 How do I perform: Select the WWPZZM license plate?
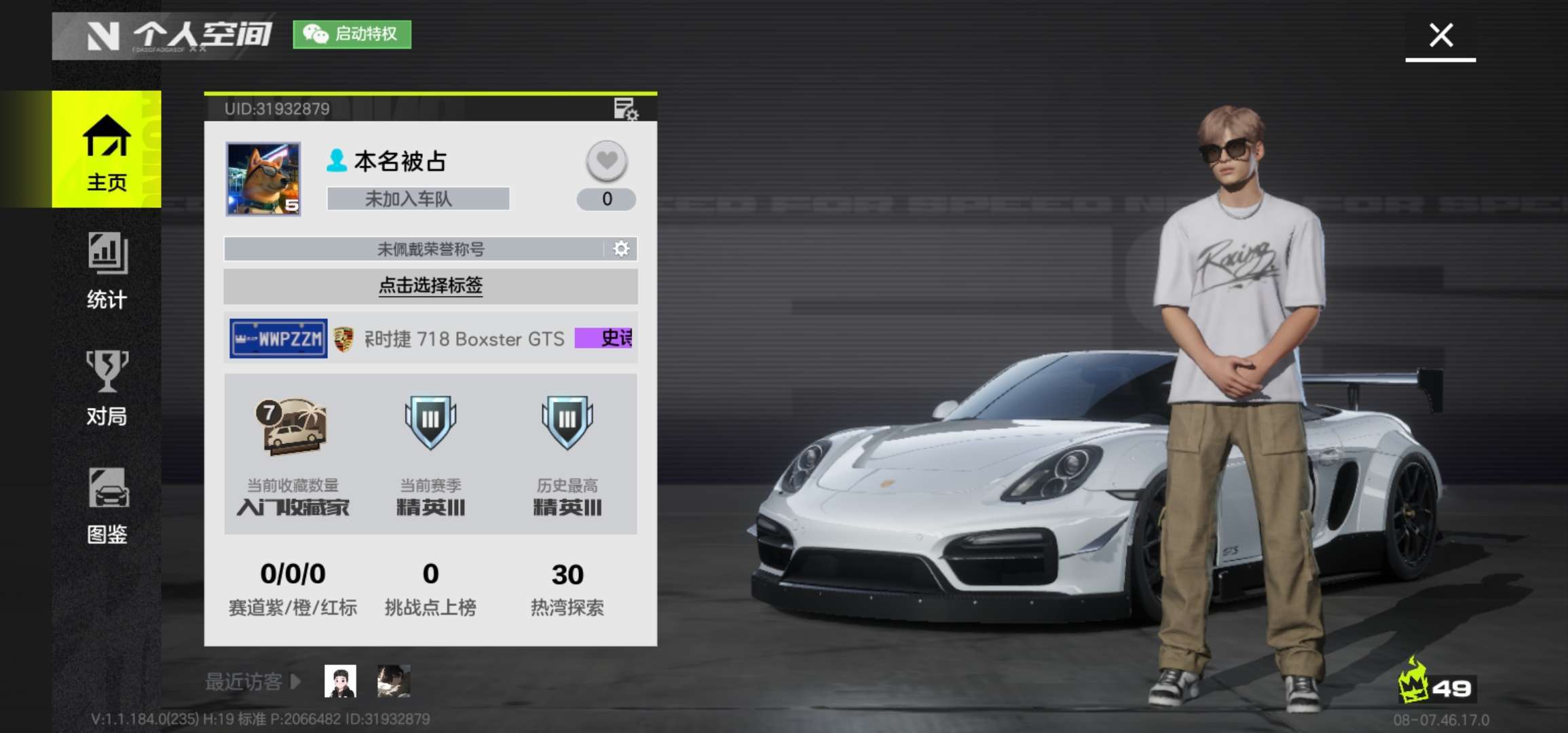278,338
